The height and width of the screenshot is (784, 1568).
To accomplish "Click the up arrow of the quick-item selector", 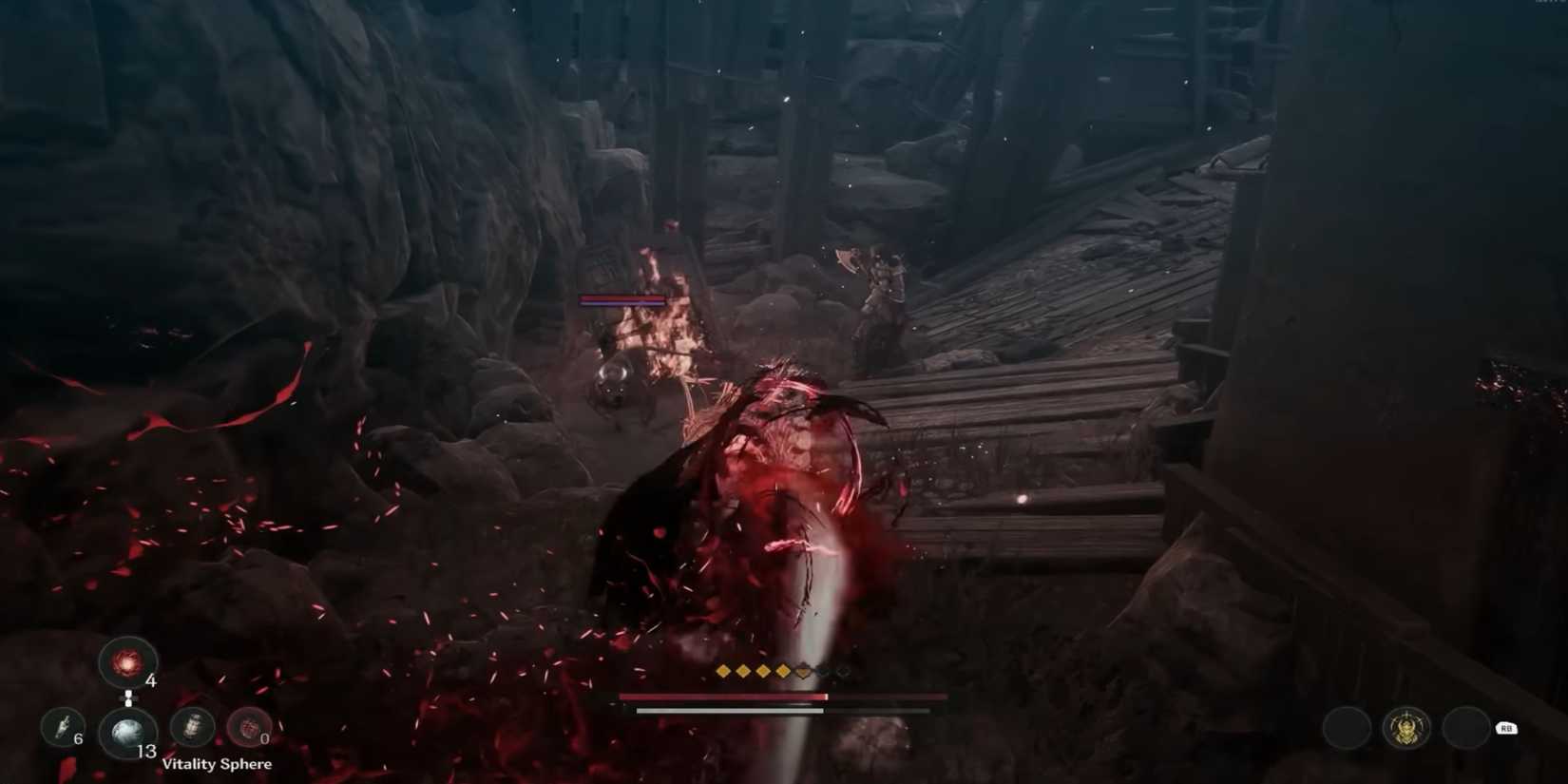I will point(128,692).
